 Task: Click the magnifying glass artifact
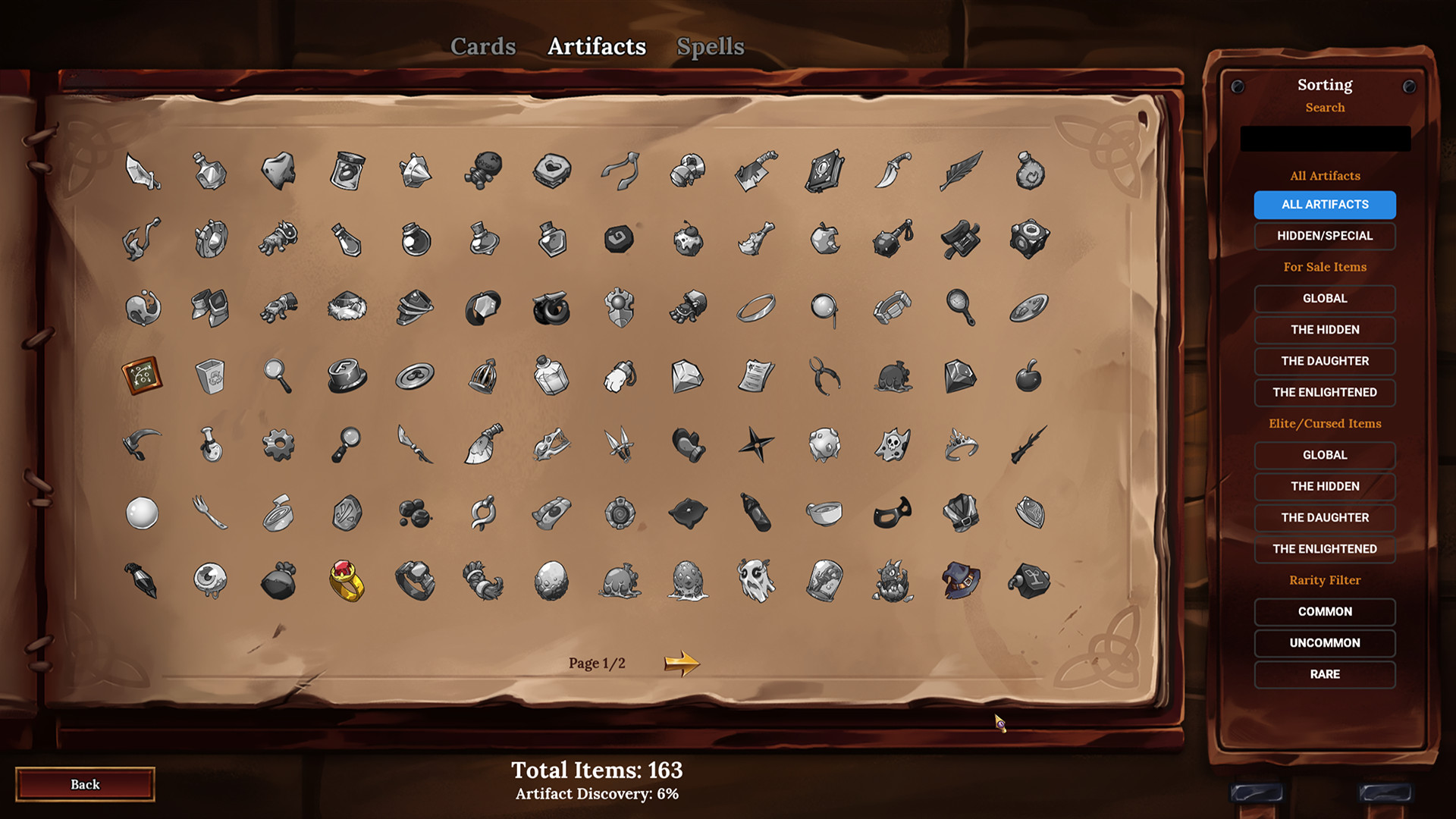tap(278, 374)
